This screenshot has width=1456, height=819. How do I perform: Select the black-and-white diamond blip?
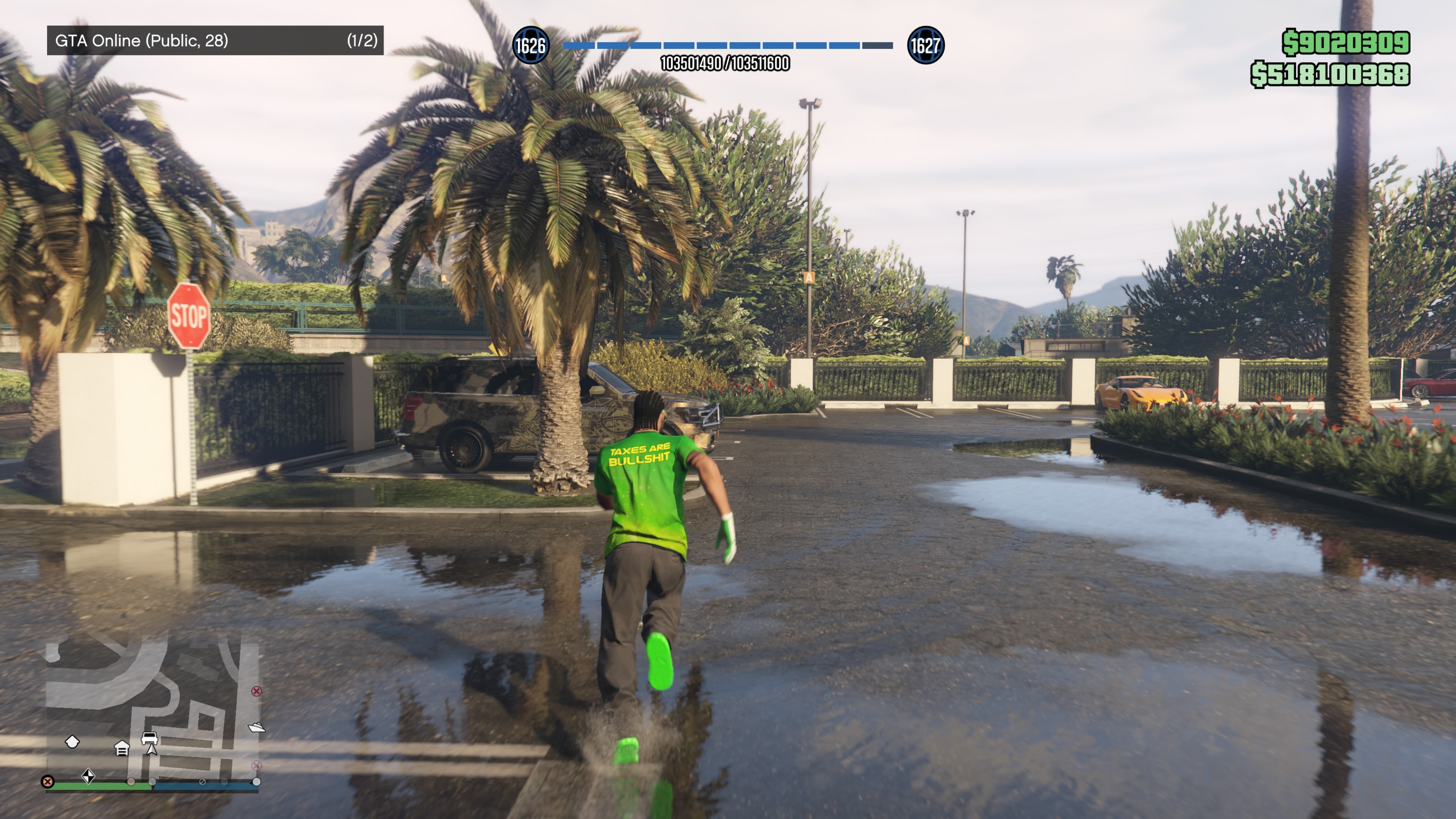coord(88,776)
